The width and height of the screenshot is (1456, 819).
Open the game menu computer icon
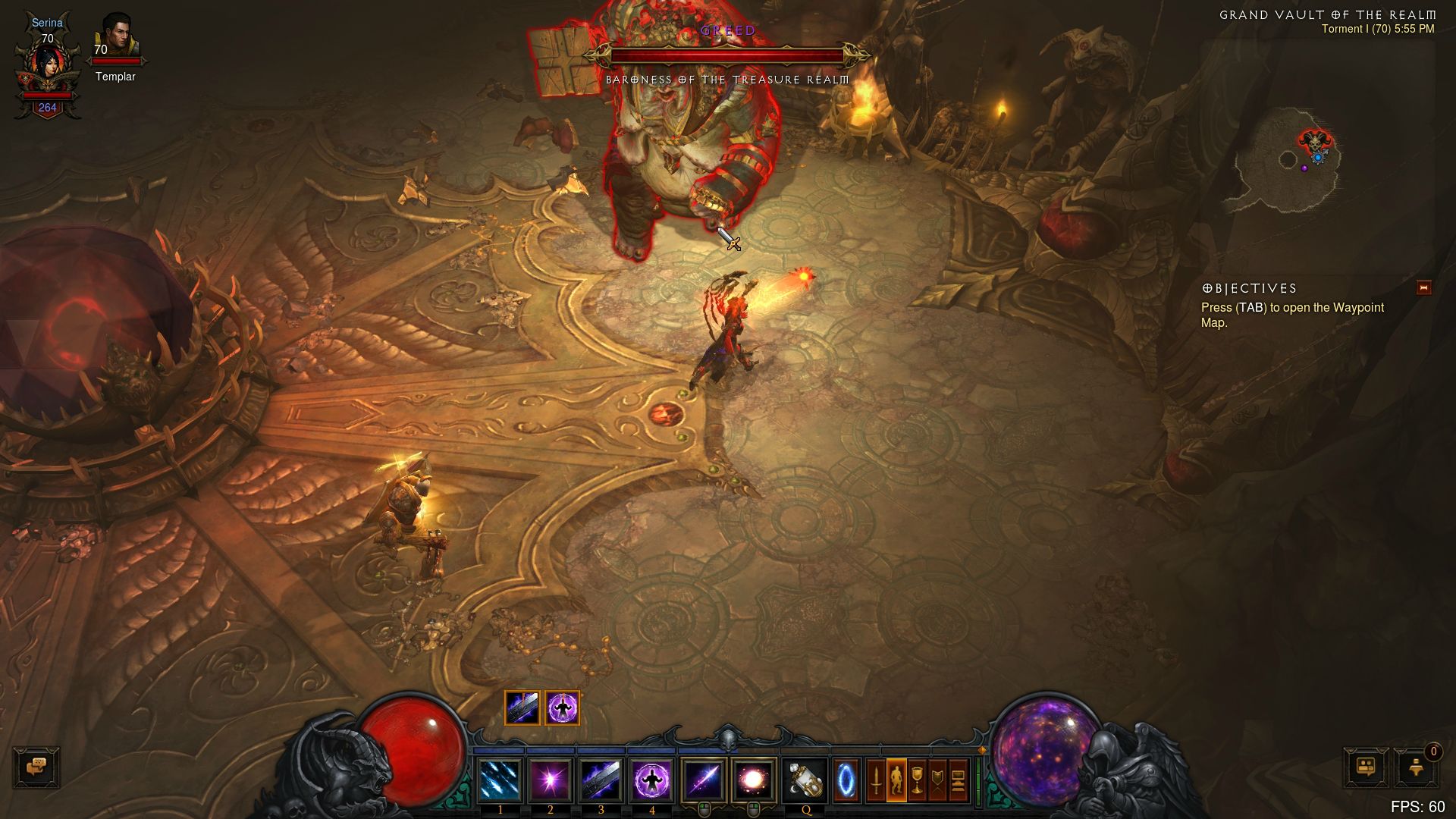tap(958, 780)
